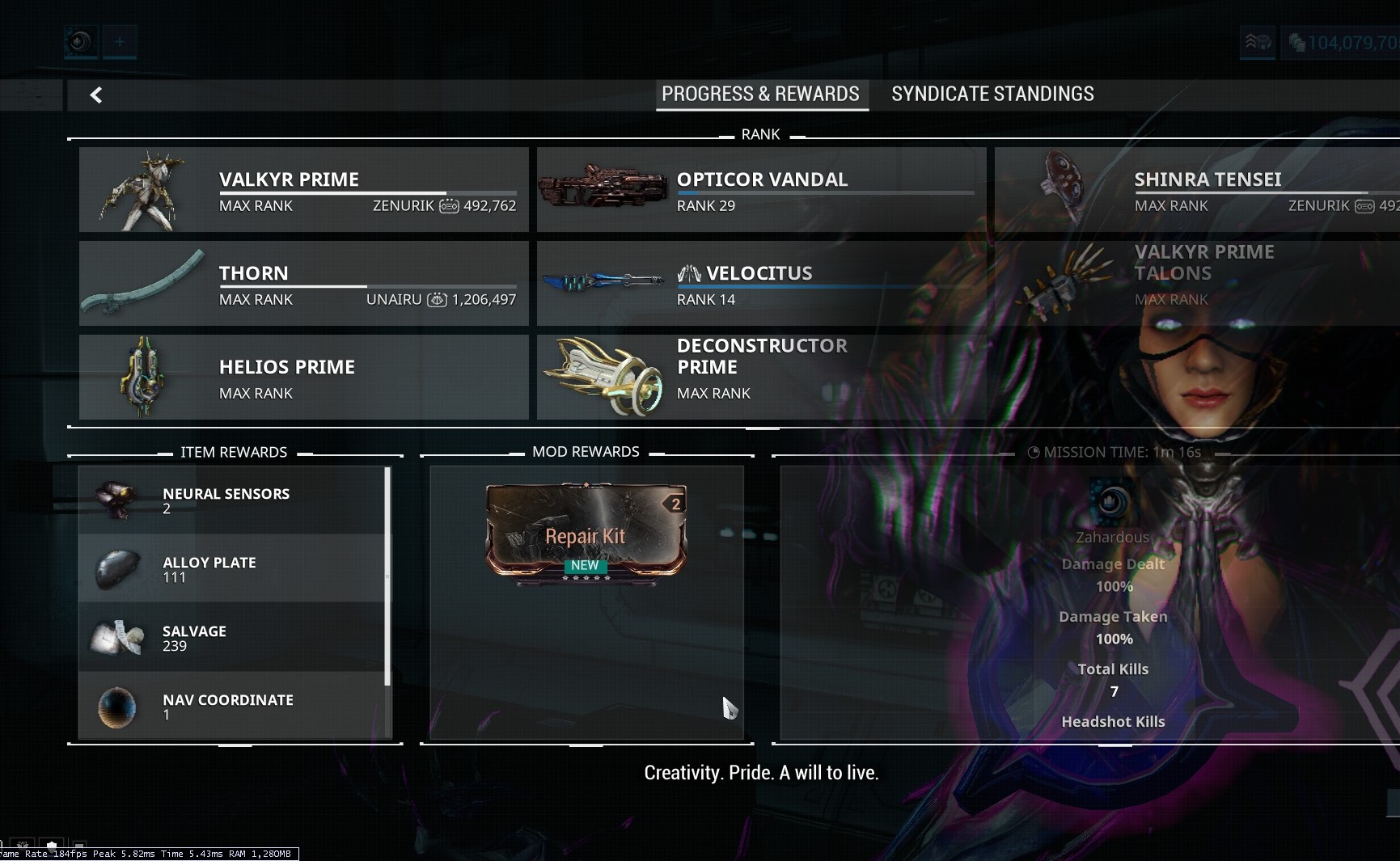Switch to the Syndicate Standings tab
The width and height of the screenshot is (1400, 861).
point(992,95)
